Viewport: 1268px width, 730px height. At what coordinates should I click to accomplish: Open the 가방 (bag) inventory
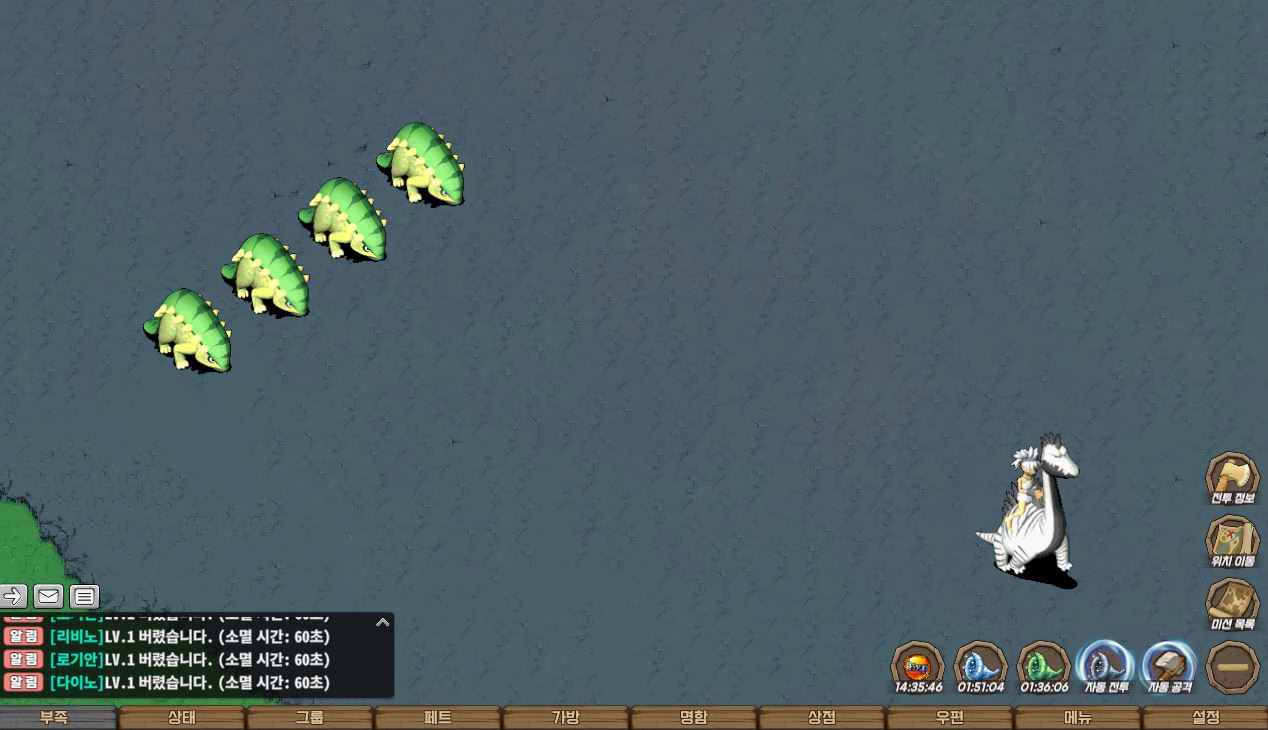566,718
